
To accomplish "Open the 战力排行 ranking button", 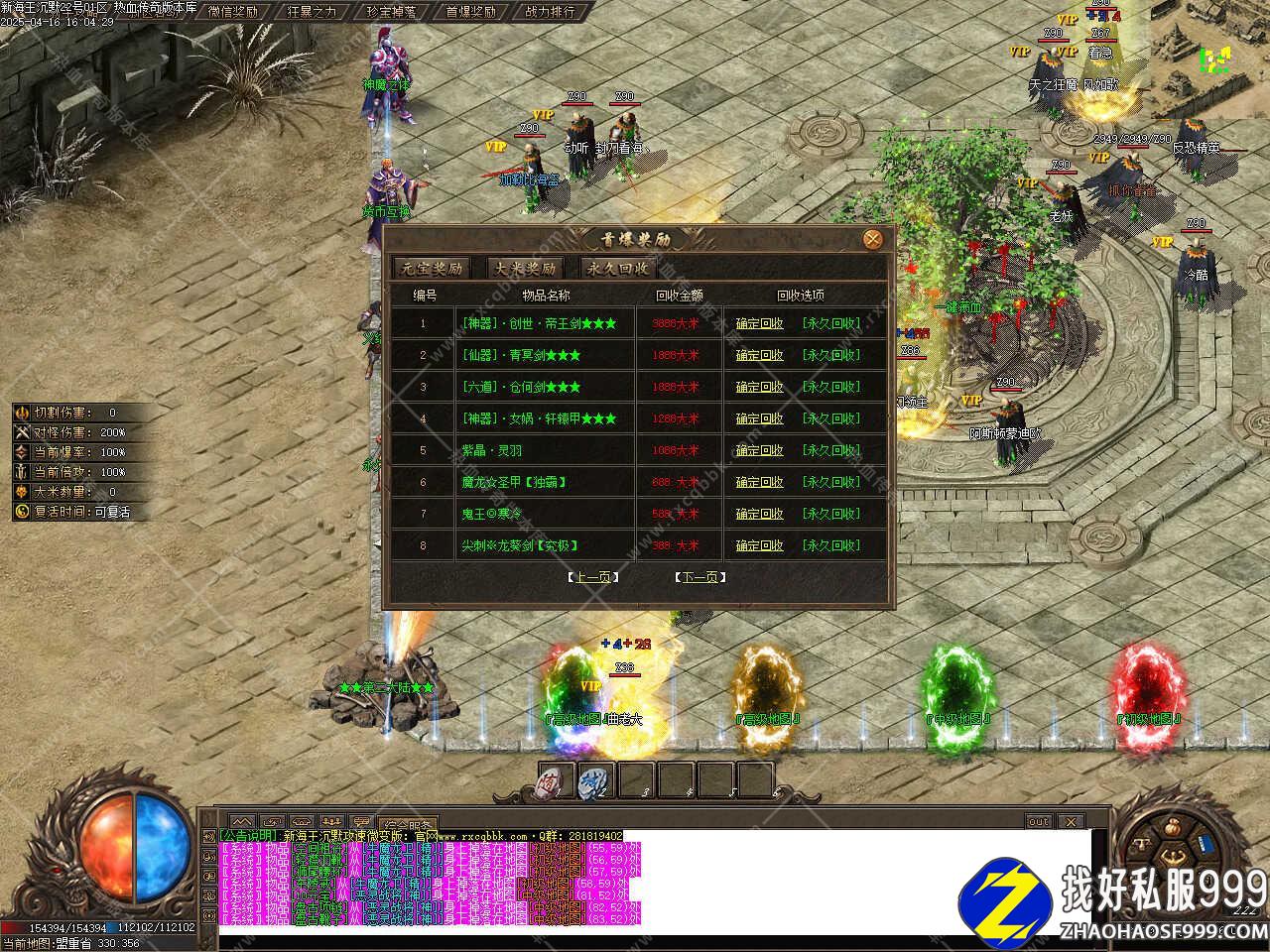I will (x=549, y=12).
